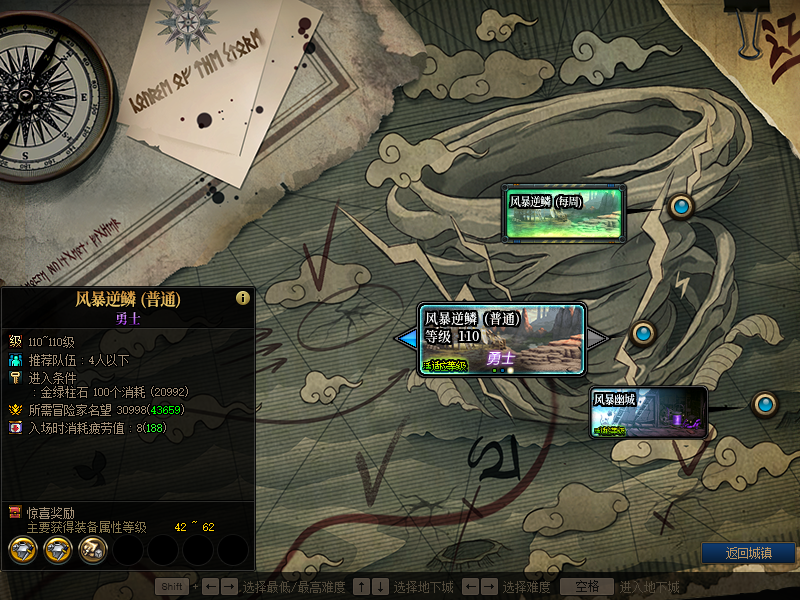The width and height of the screenshot is (800, 600).
Task: Click the blue orb marker beside 风暴逆鳞 (每周)
Action: [682, 206]
